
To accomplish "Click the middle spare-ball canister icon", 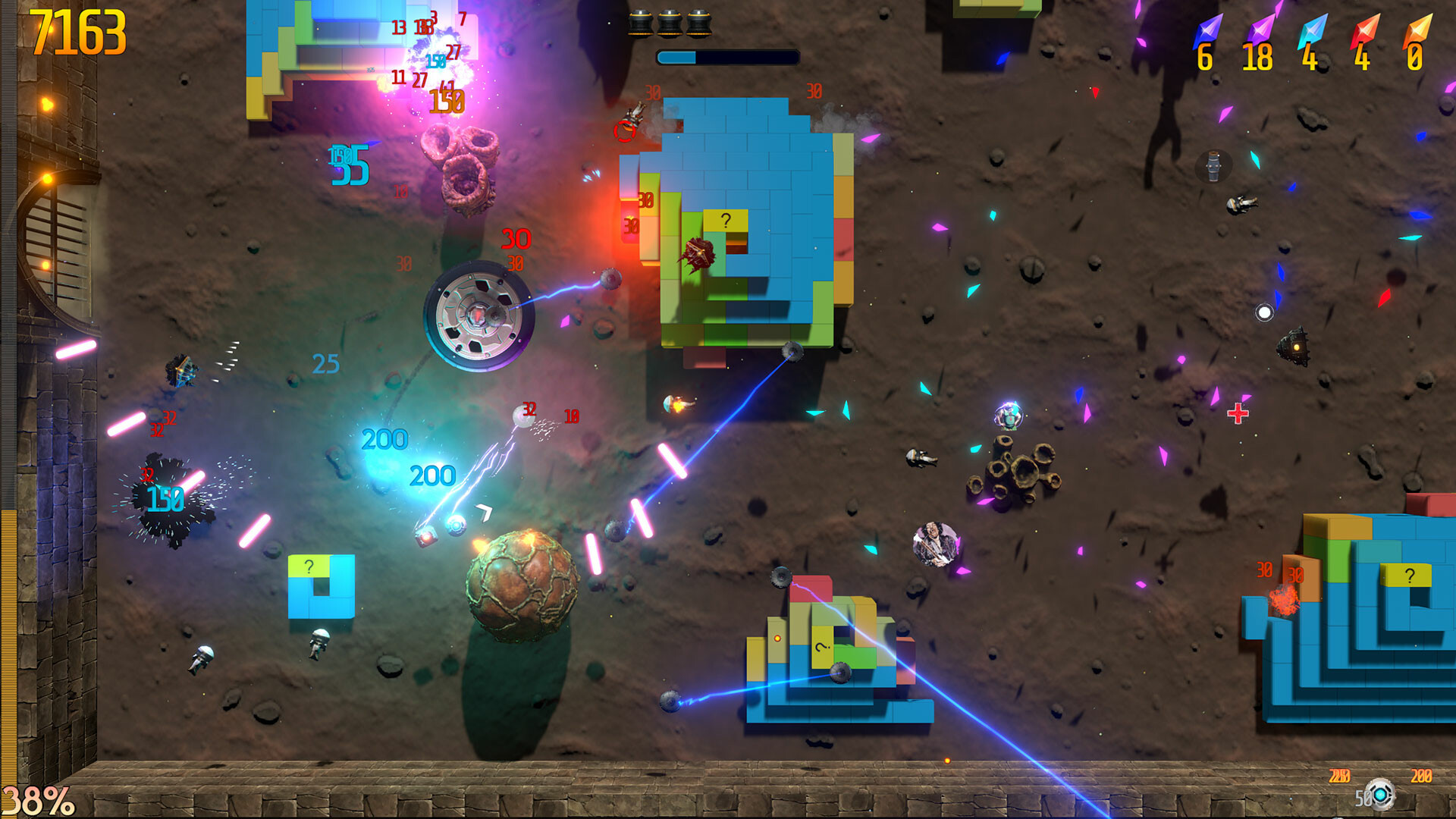I will pos(671,23).
